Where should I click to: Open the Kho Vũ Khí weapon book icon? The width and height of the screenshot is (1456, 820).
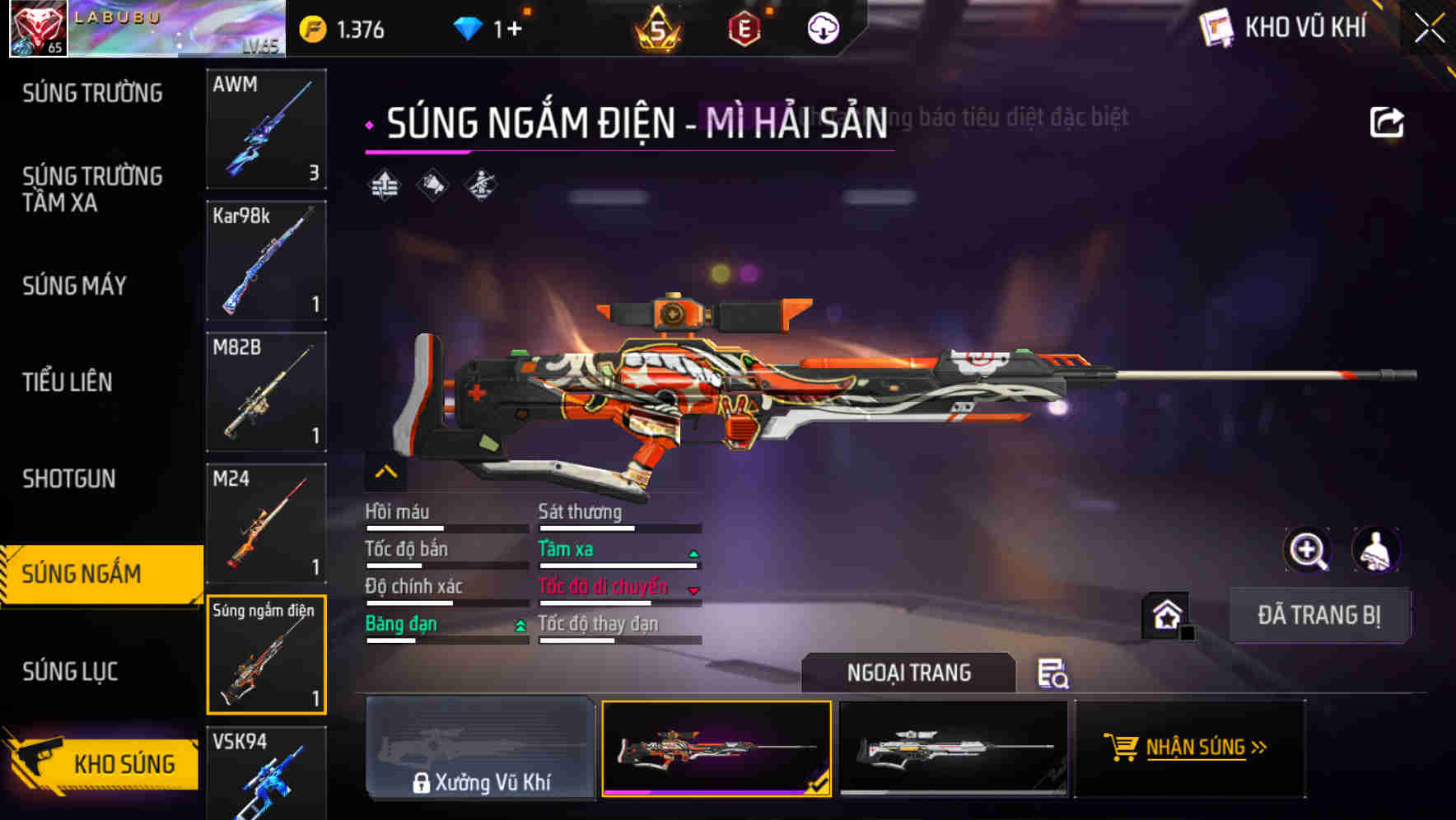[1216, 27]
